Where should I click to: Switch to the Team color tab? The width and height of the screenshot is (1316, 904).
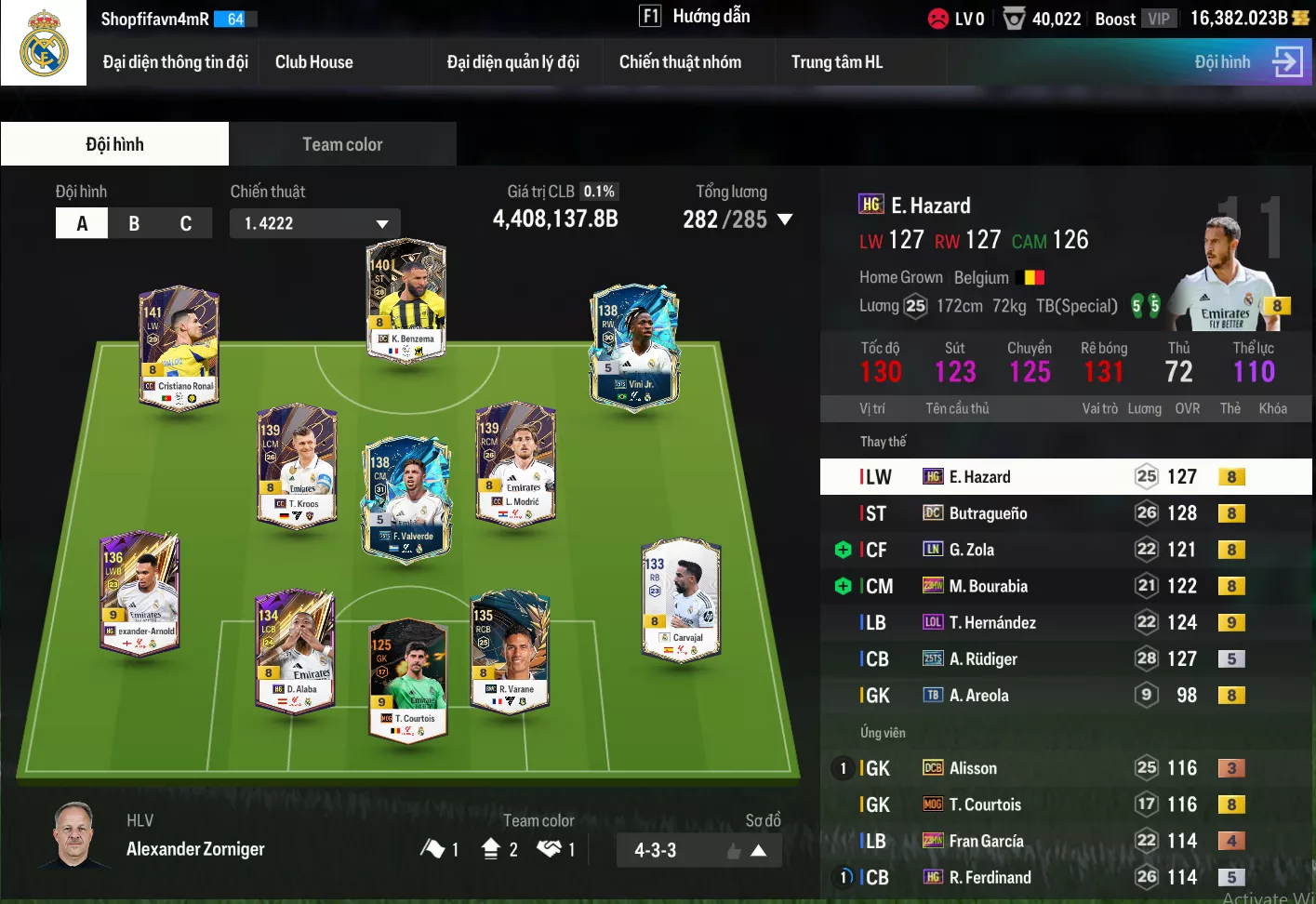point(342,144)
